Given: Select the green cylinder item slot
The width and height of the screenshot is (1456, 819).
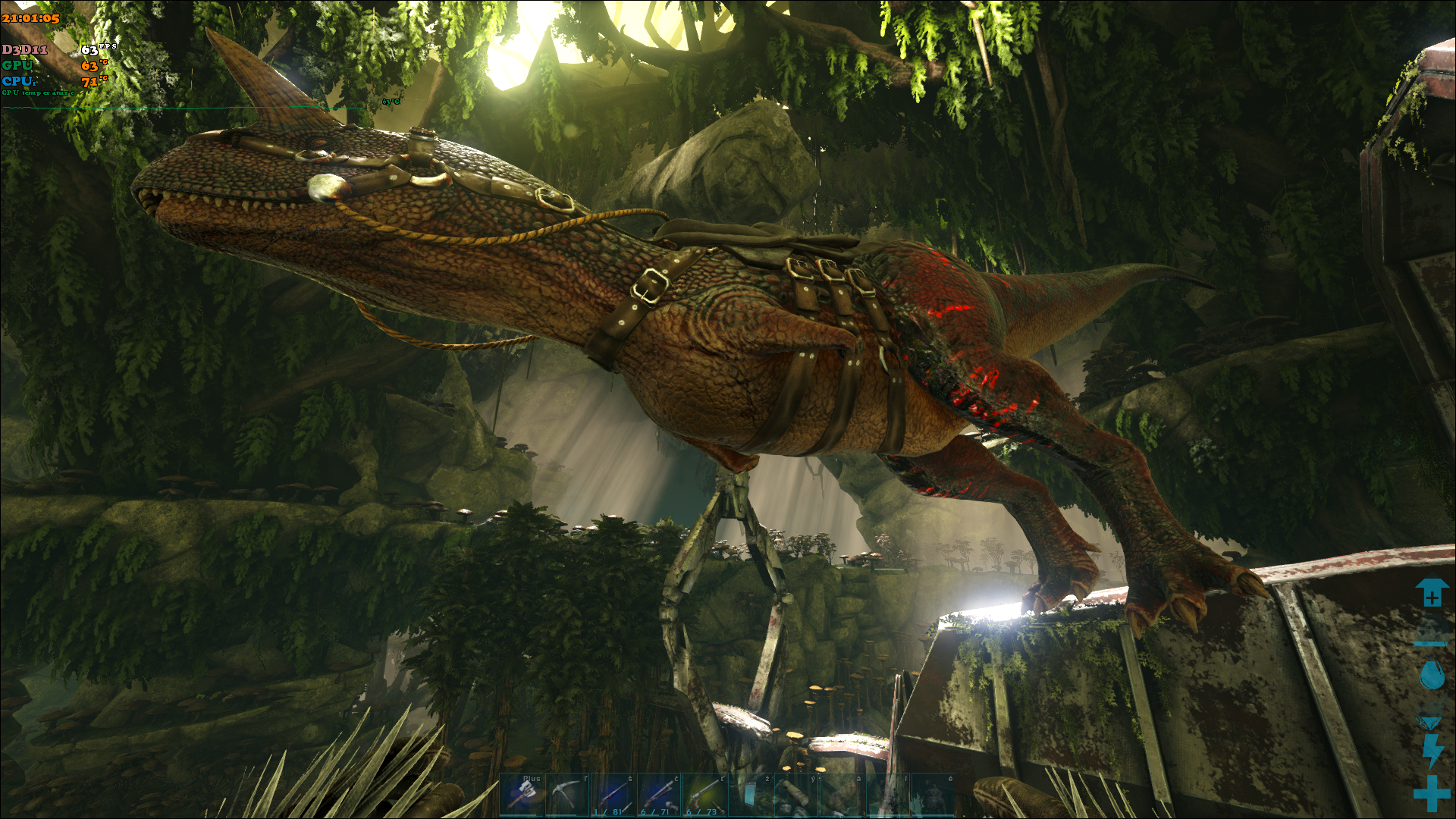Looking at the screenshot, I should pyautogui.click(x=796, y=794).
